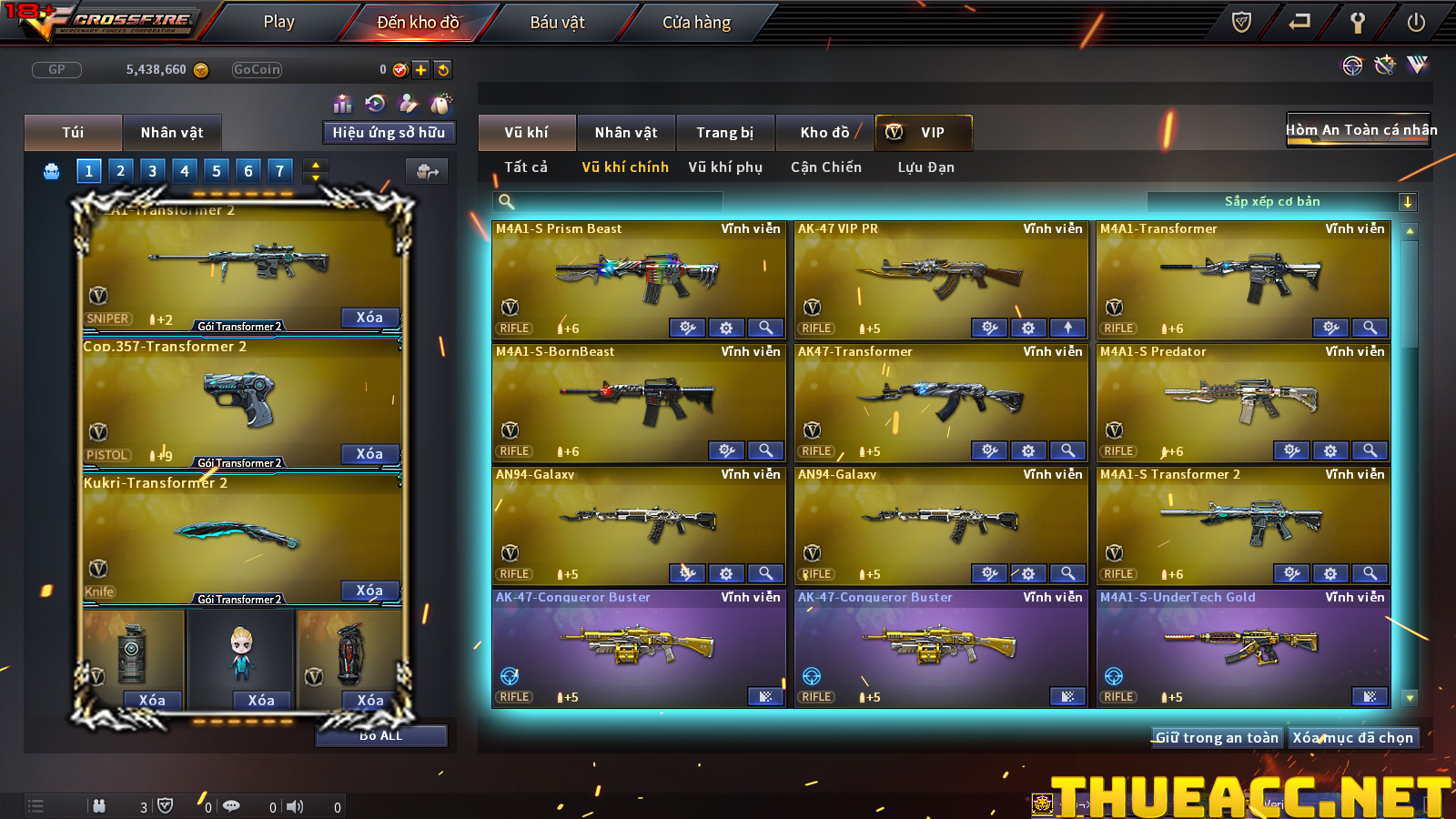Select bag page number 4

coord(185,170)
